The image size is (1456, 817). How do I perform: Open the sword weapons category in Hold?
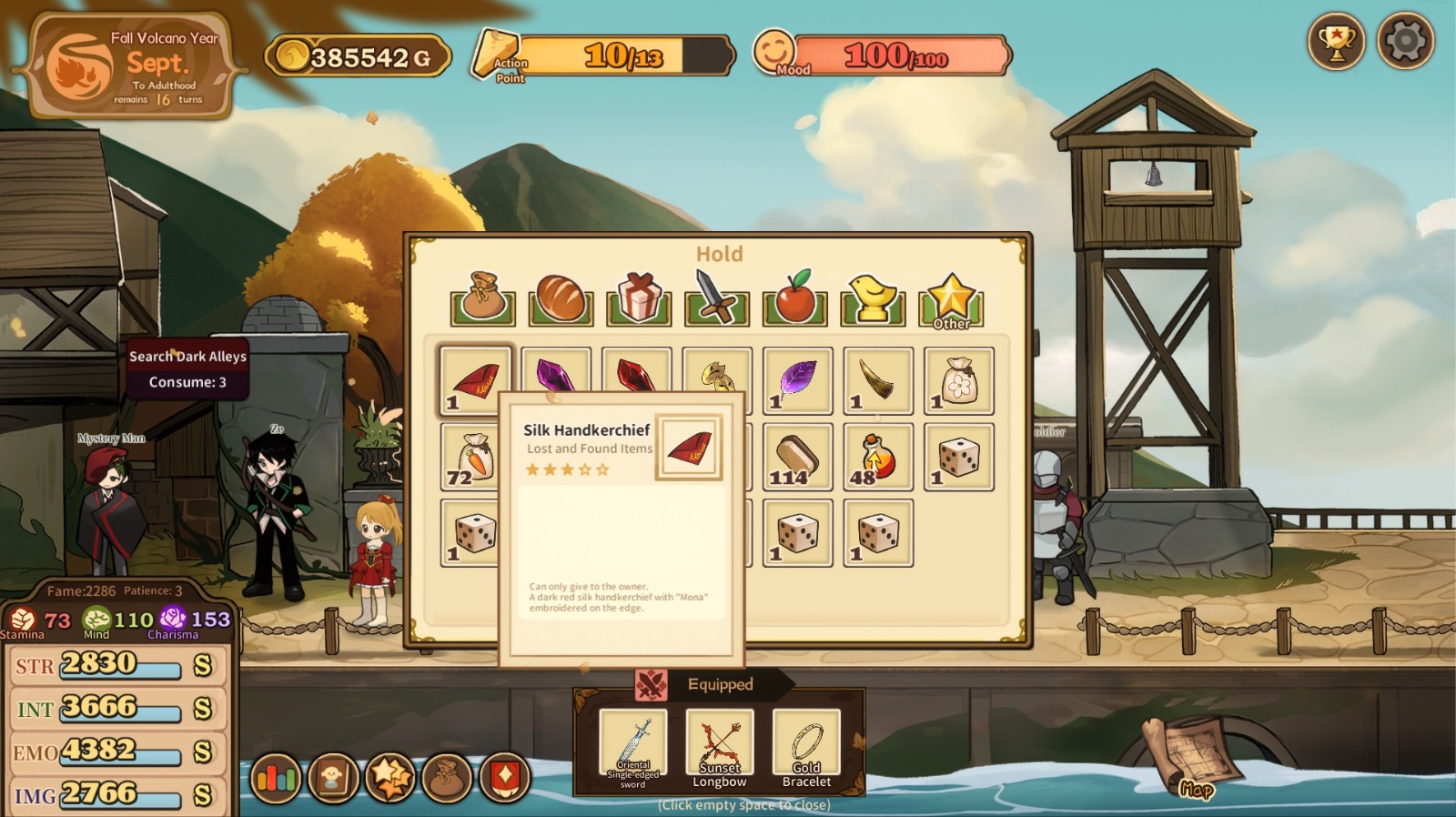715,298
